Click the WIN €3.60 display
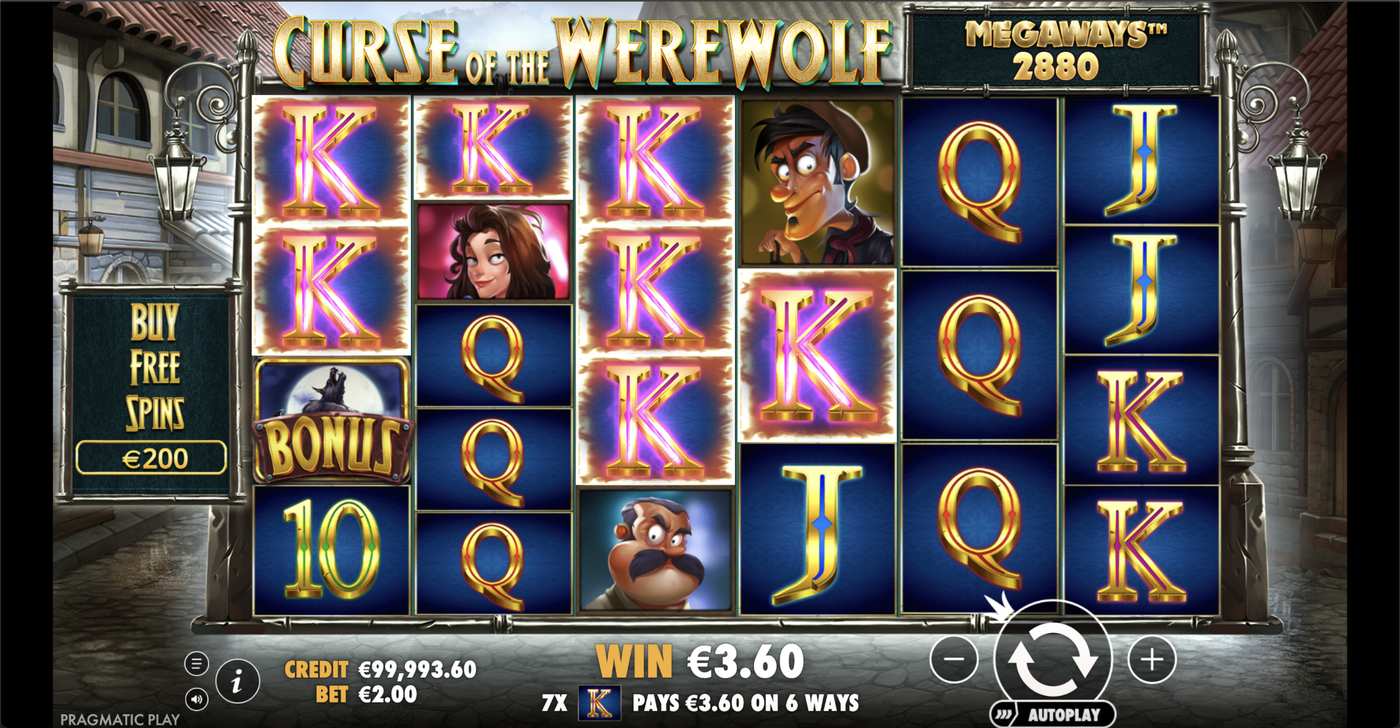Viewport: 1400px width, 728px height. (700, 661)
